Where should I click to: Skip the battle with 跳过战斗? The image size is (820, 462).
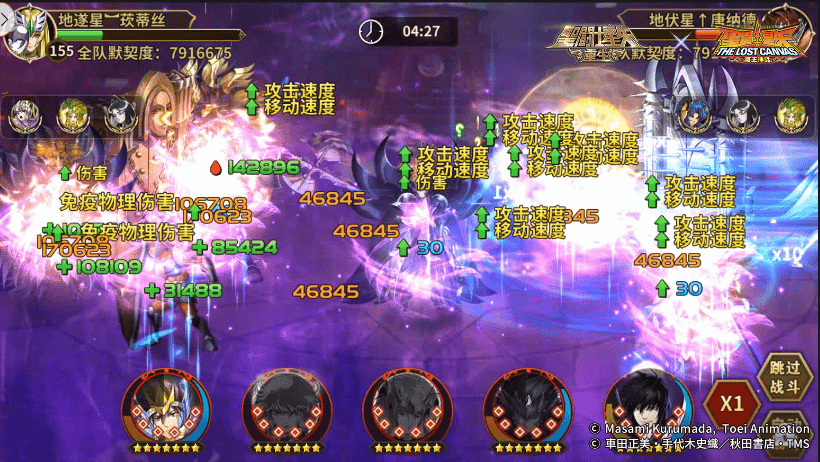785,377
